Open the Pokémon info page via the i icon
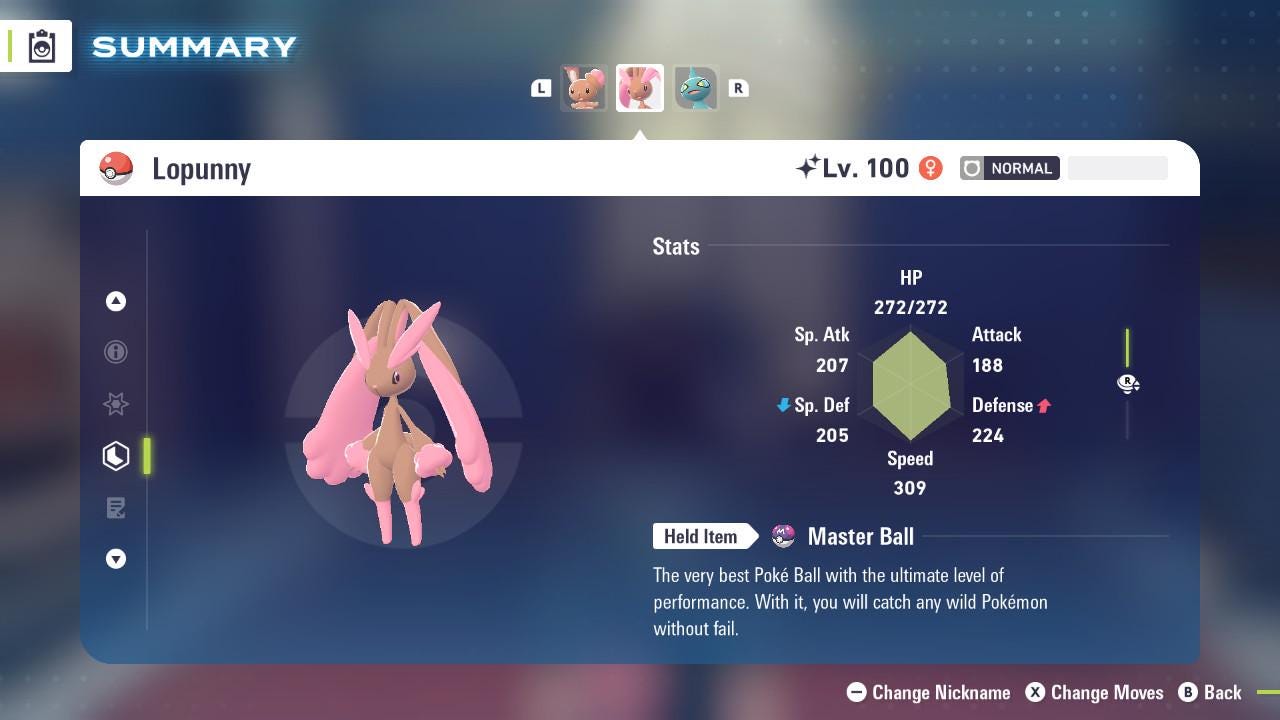The image size is (1280, 720). tap(116, 352)
